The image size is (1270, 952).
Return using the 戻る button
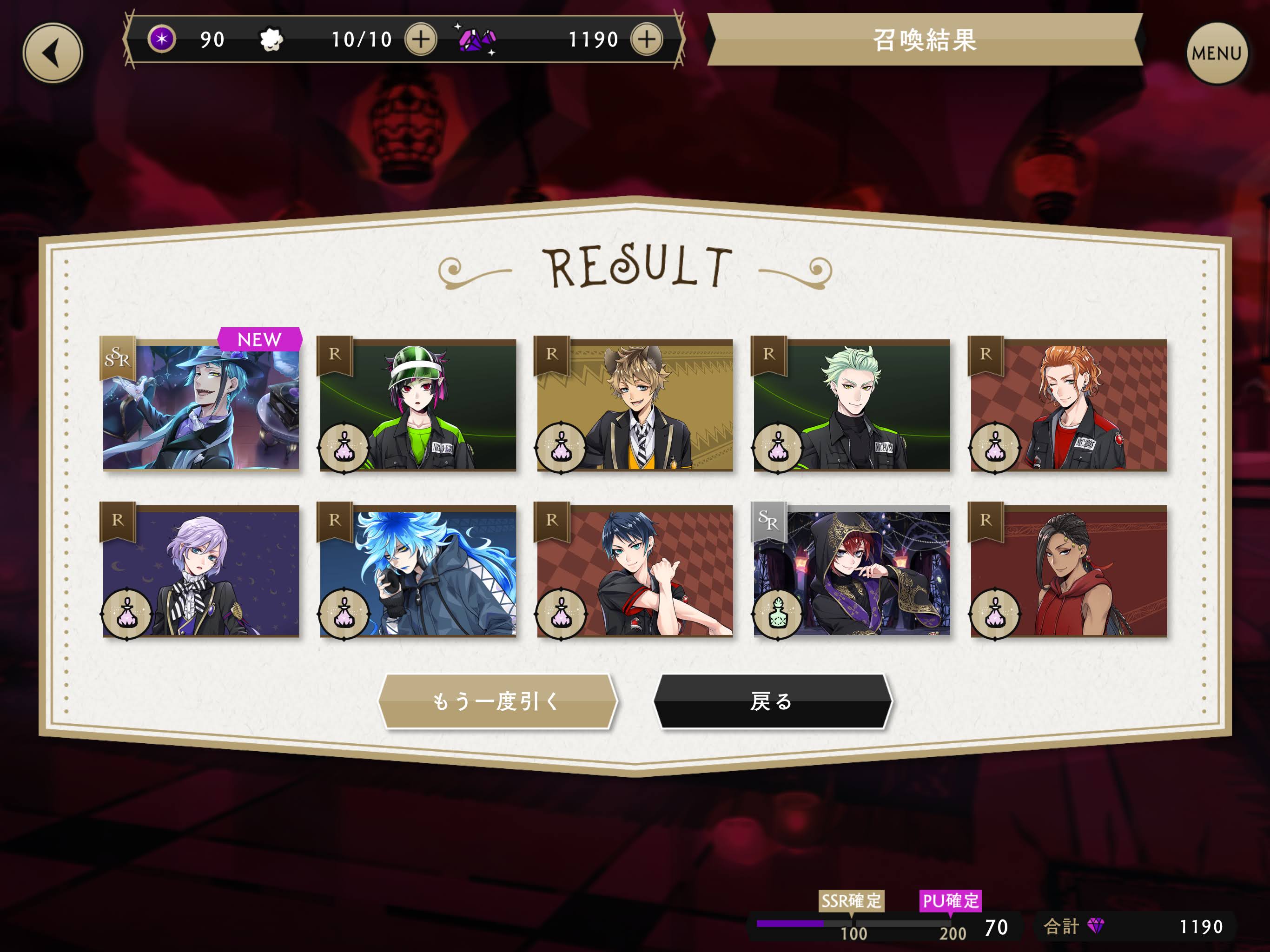click(773, 701)
